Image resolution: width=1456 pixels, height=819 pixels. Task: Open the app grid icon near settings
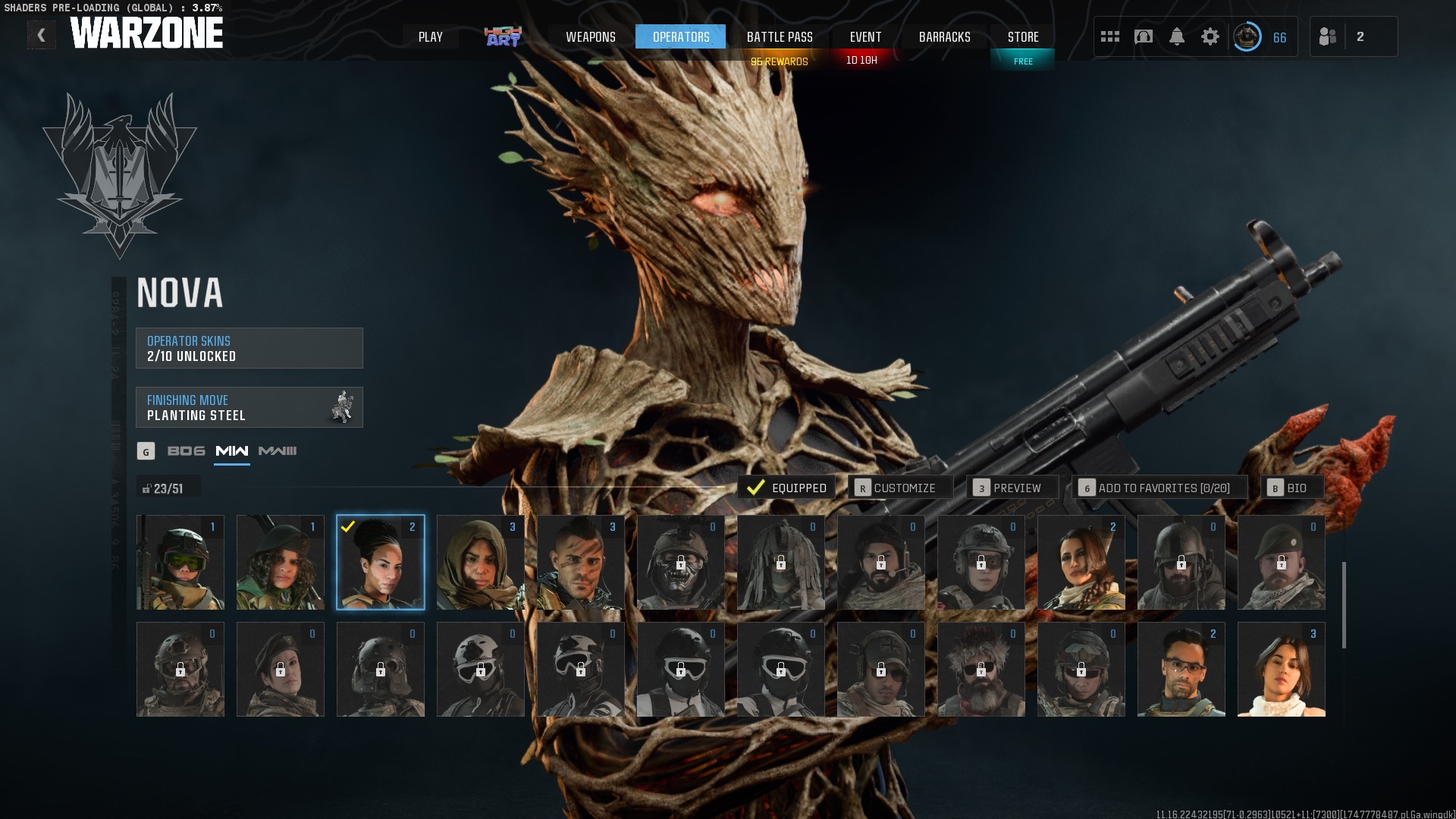(x=1109, y=36)
